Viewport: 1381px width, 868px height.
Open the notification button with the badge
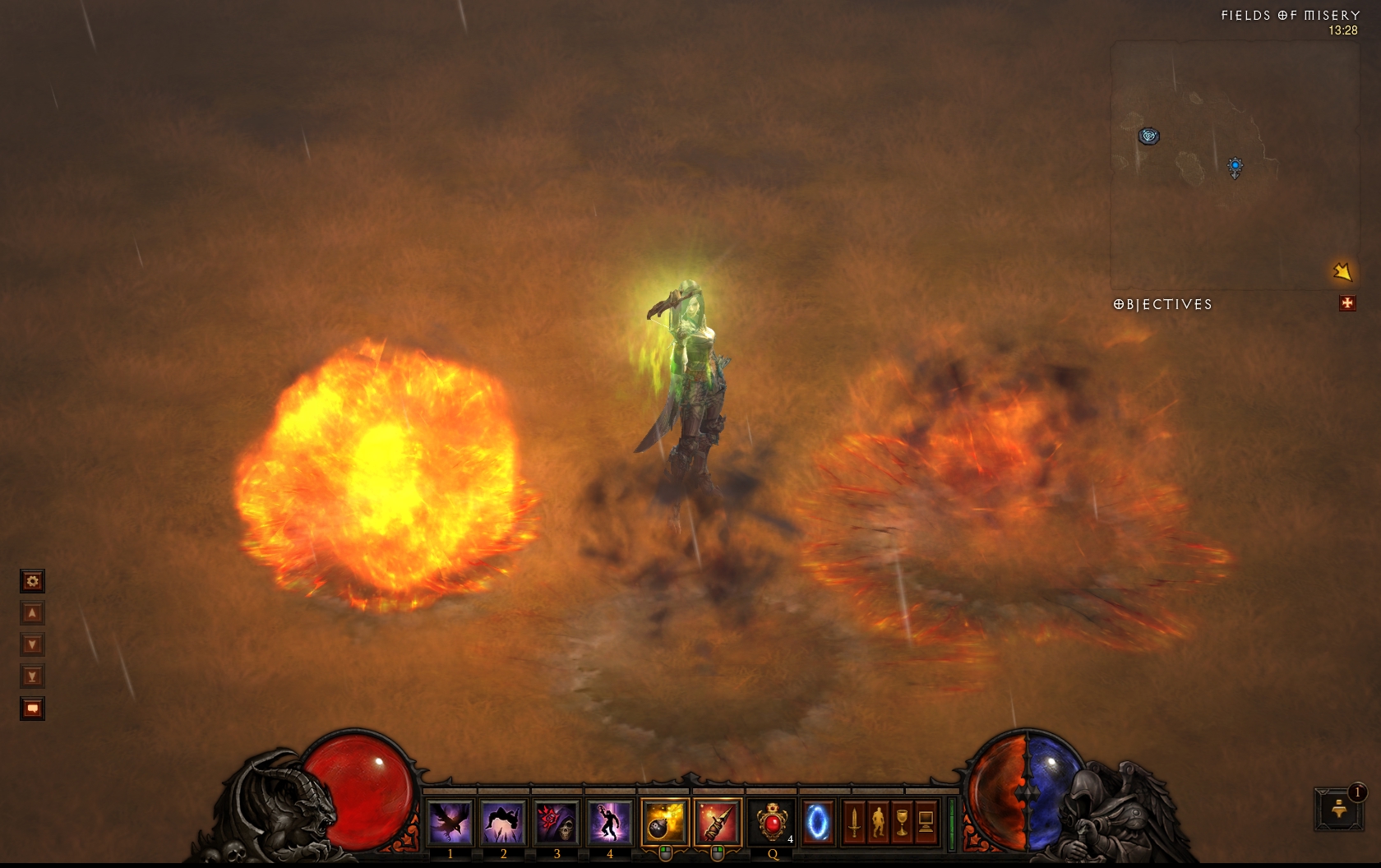pyautogui.click(x=1338, y=809)
